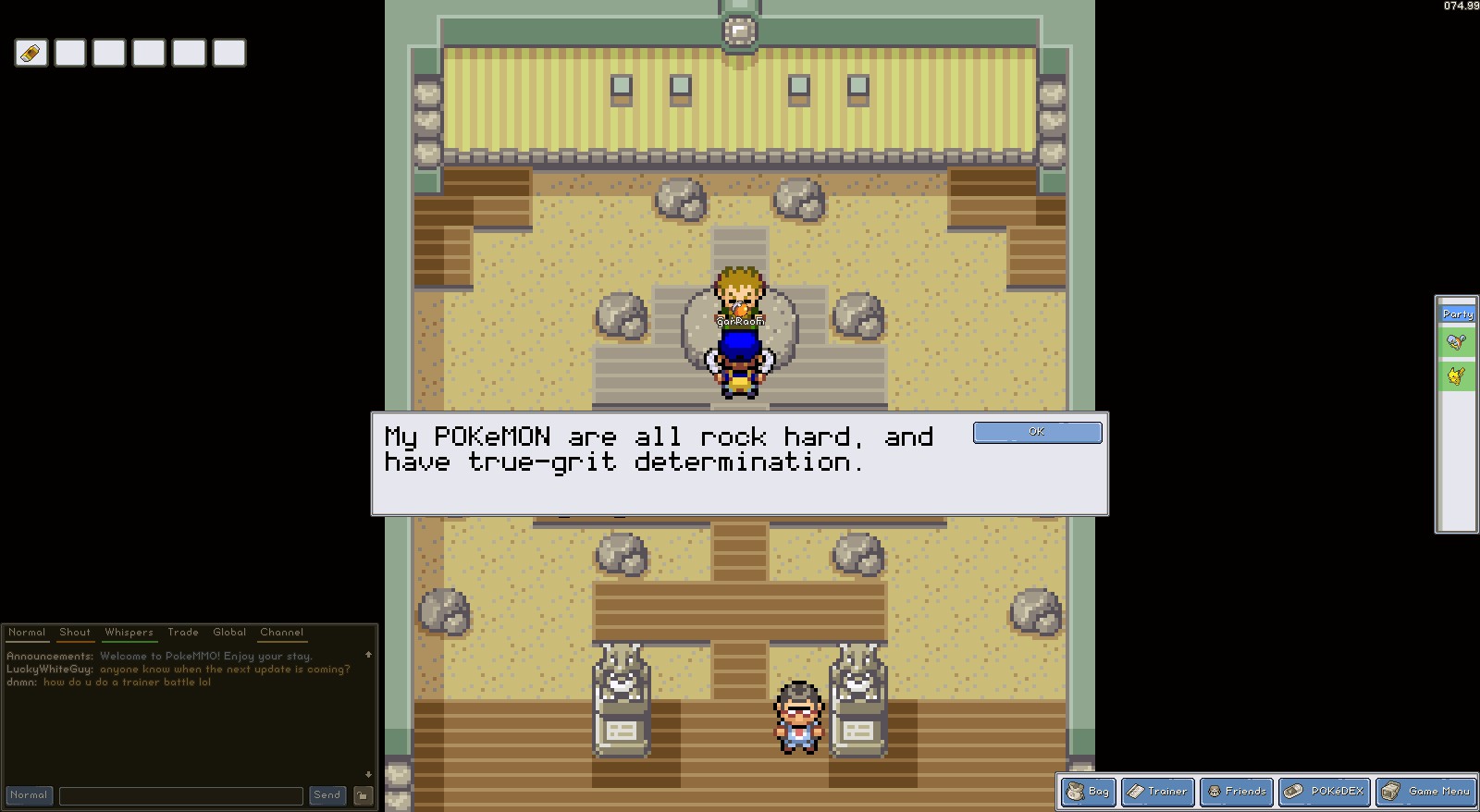Click the chat scroll up arrow

370,655
